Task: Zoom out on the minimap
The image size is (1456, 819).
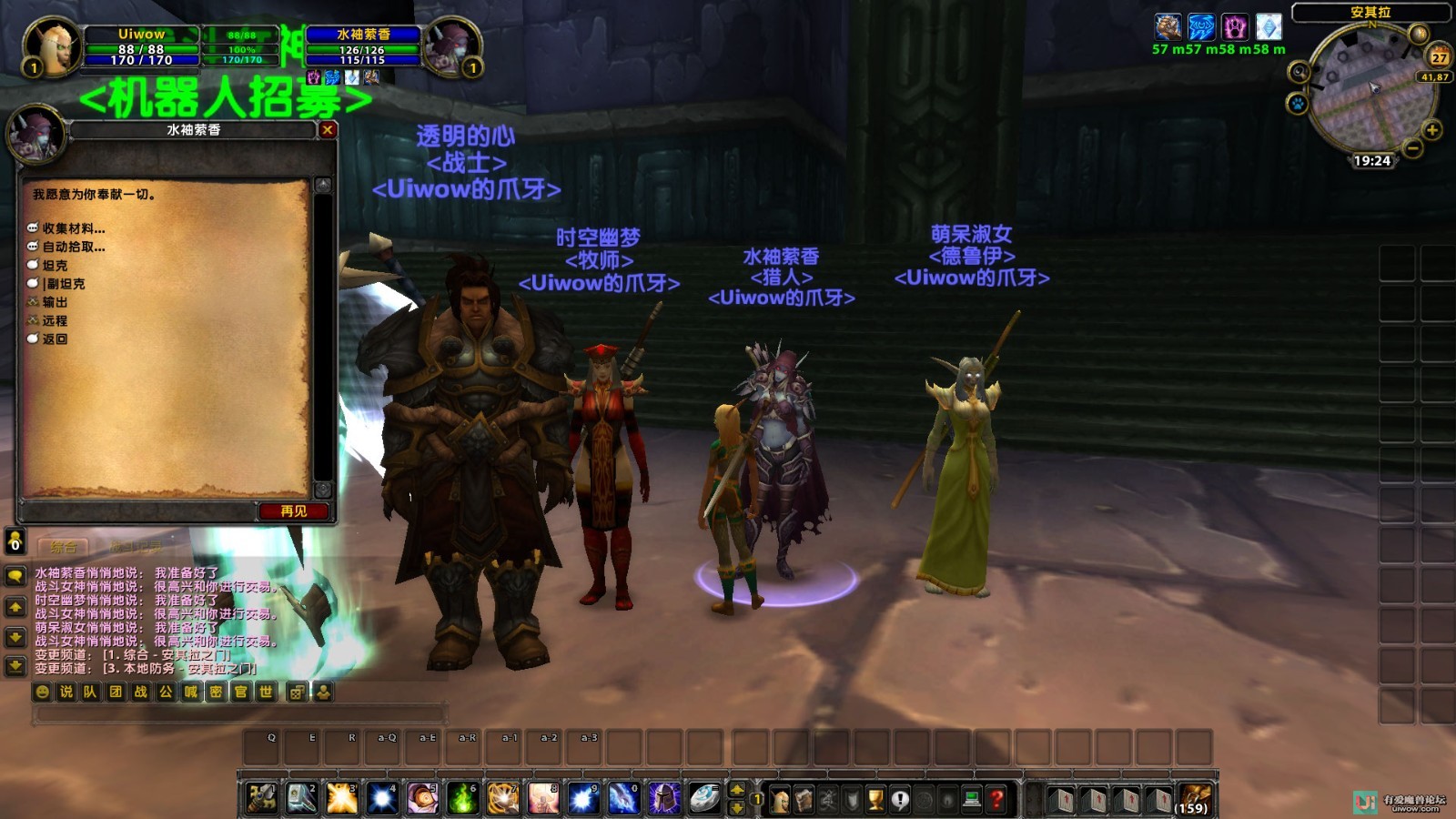Action: [1413, 148]
